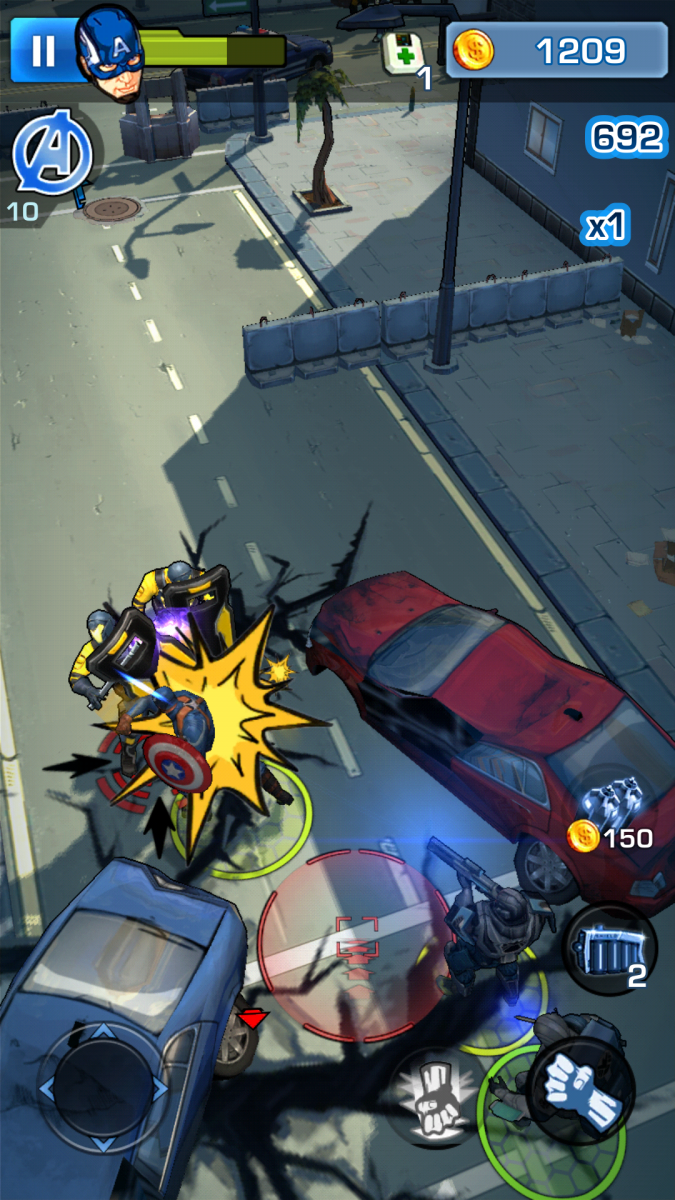Tap the blue fist attack button
The height and width of the screenshot is (1200, 675).
point(581,1082)
